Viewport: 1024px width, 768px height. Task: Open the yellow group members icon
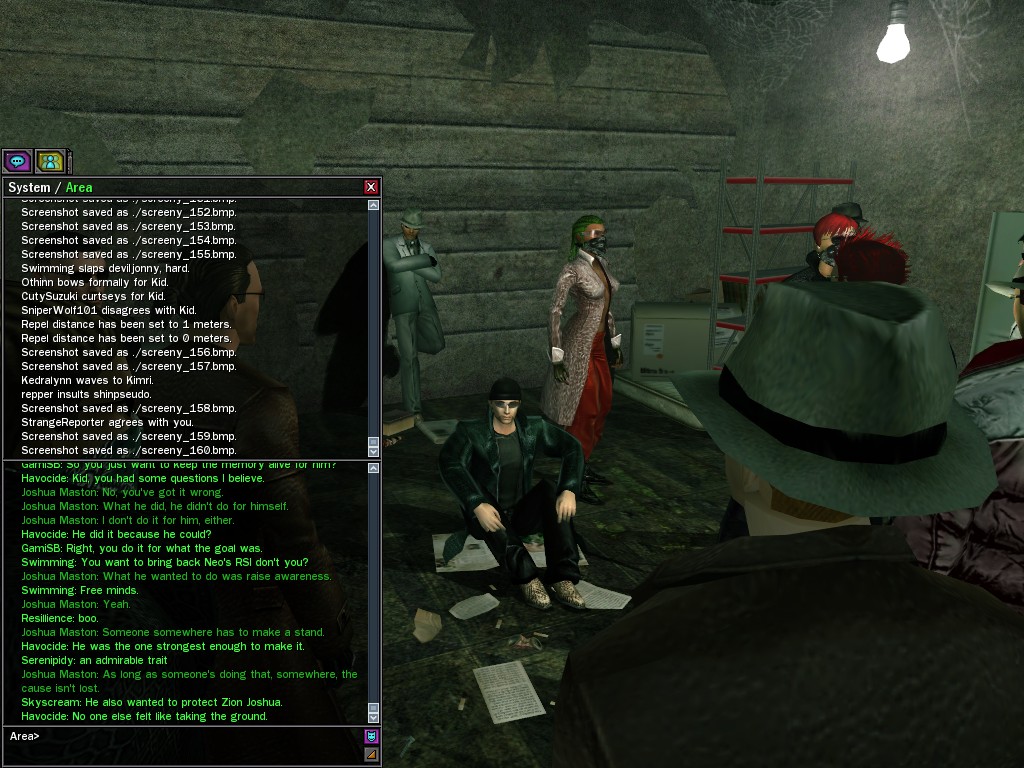point(50,161)
